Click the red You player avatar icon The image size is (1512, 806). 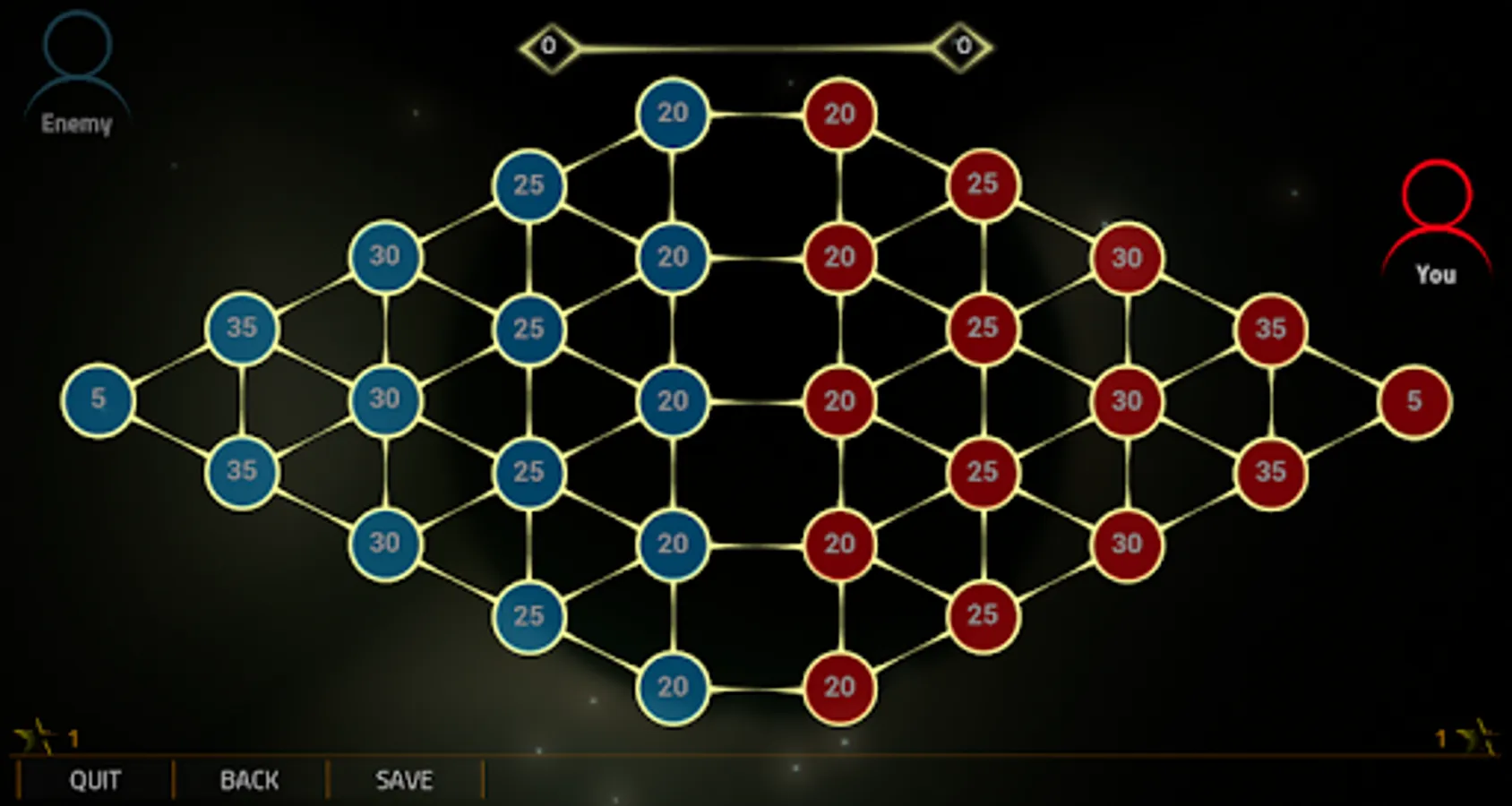coord(1437,215)
